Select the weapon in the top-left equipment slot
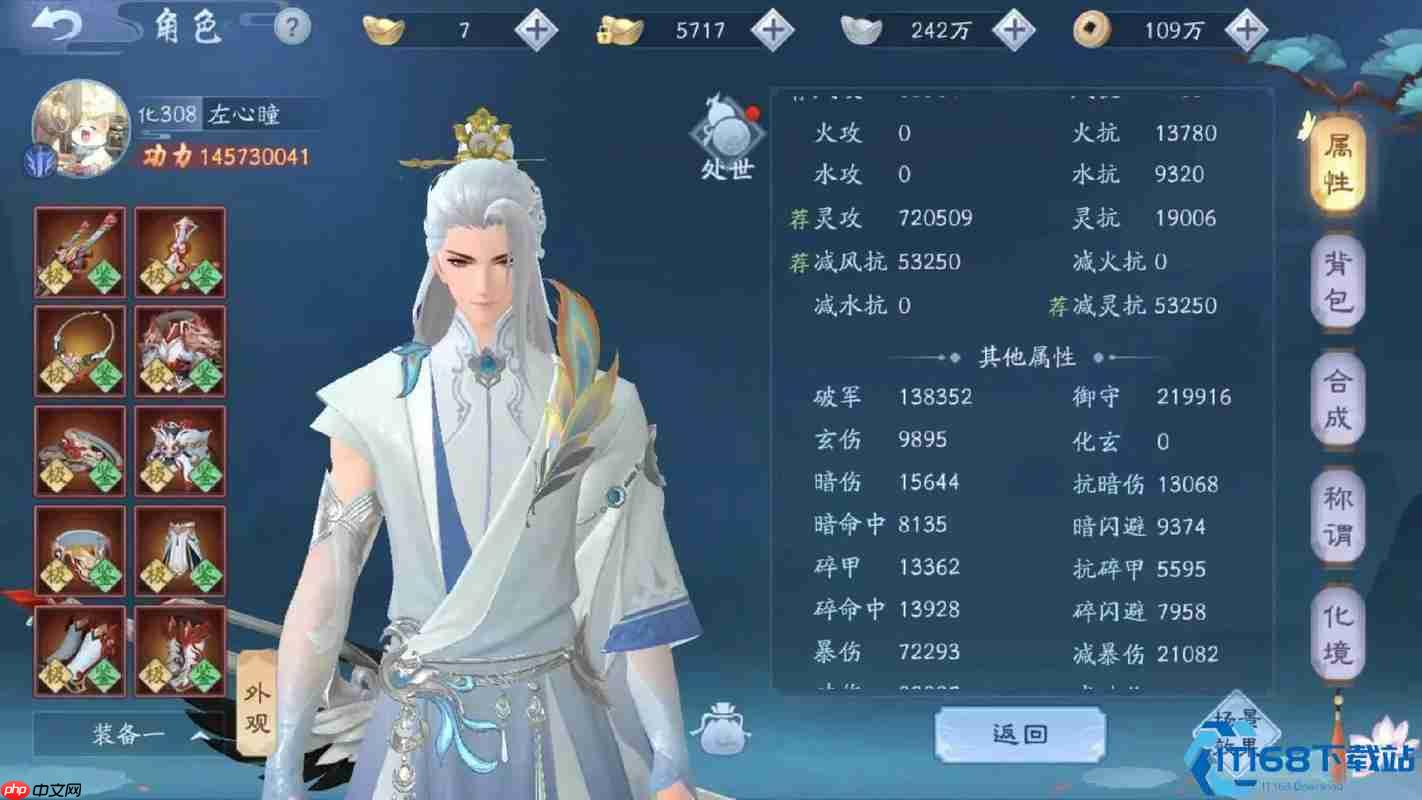Image resolution: width=1422 pixels, height=800 pixels. 79,250
